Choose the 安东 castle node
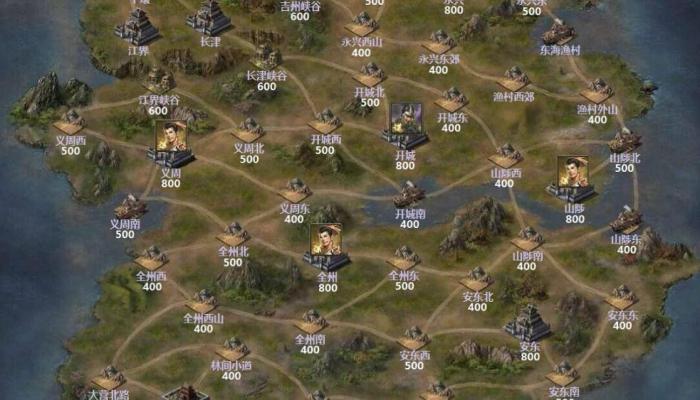This screenshot has width=700, height=400. pyautogui.click(x=529, y=322)
